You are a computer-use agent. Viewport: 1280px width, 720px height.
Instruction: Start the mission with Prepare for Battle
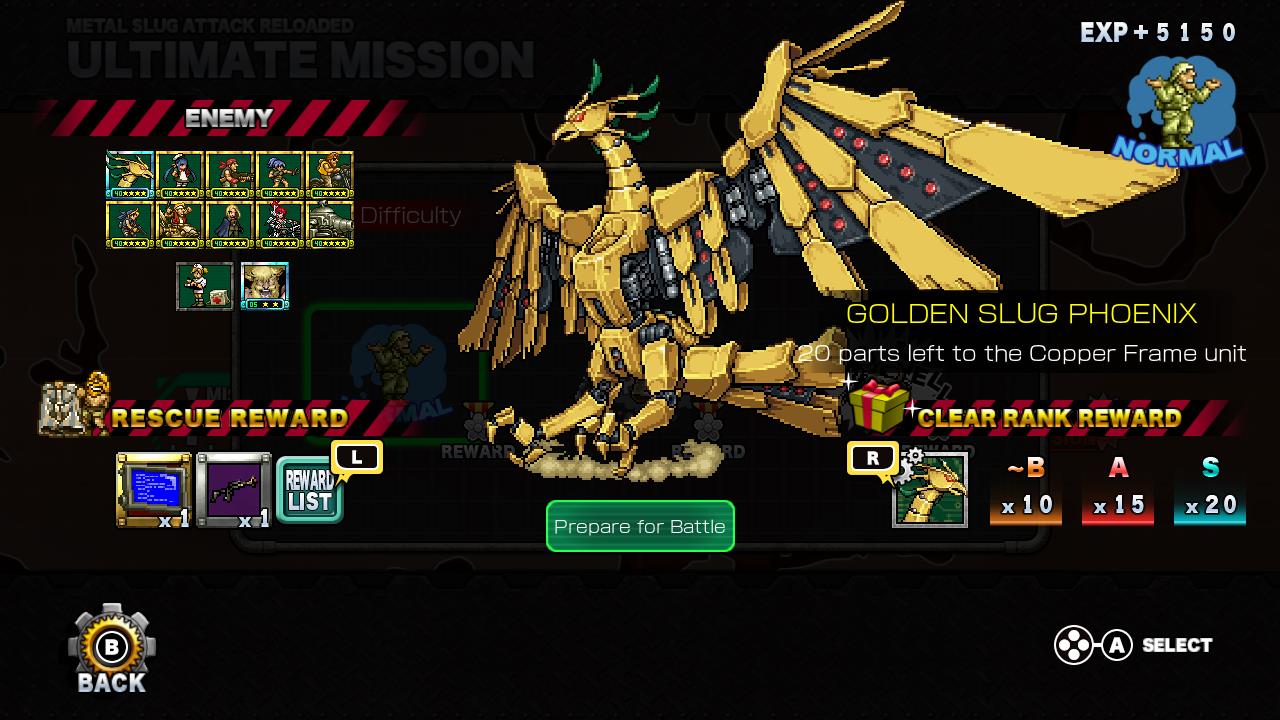(x=640, y=526)
